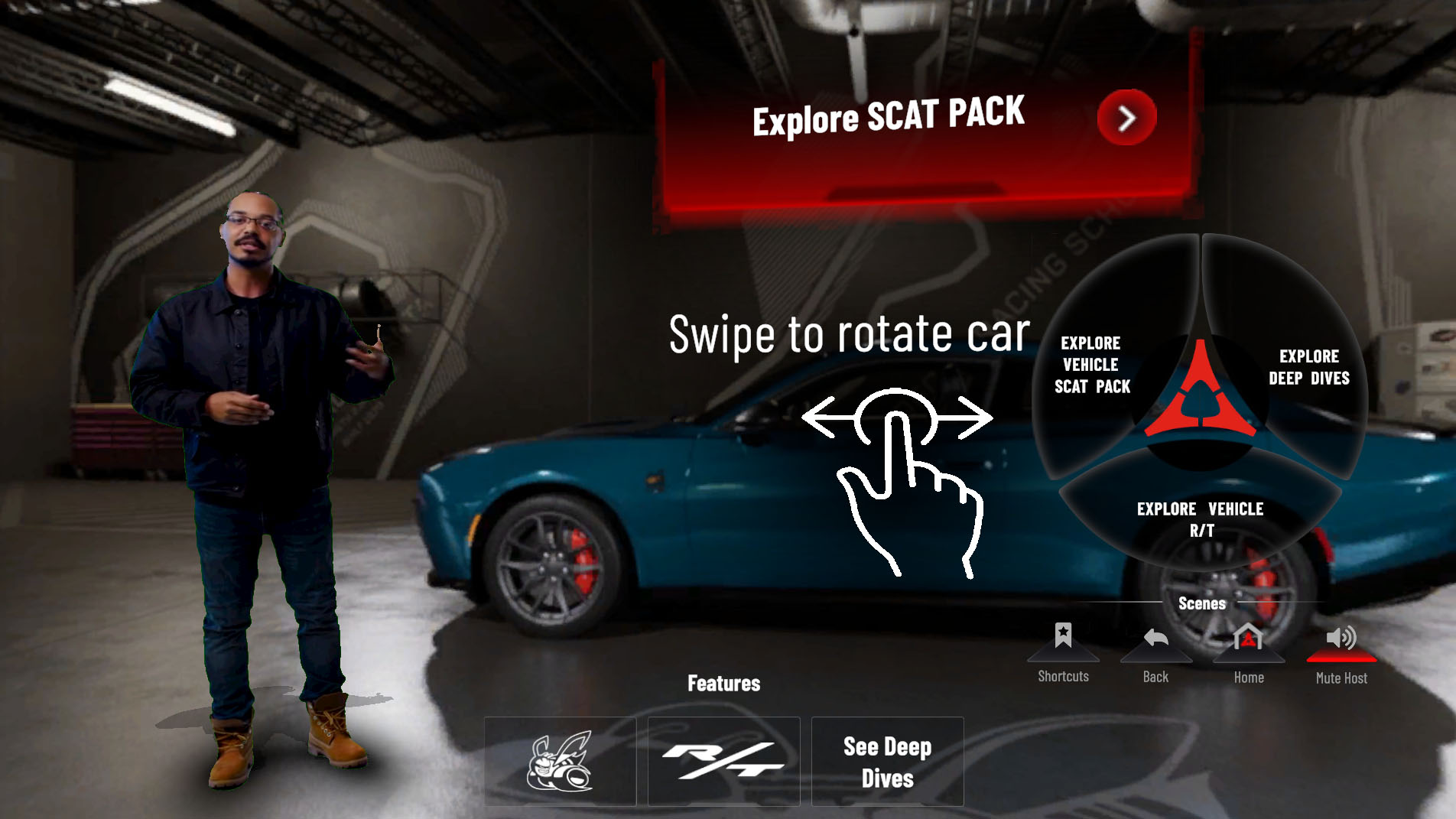Toggle the Mute Host speaker

[1341, 639]
